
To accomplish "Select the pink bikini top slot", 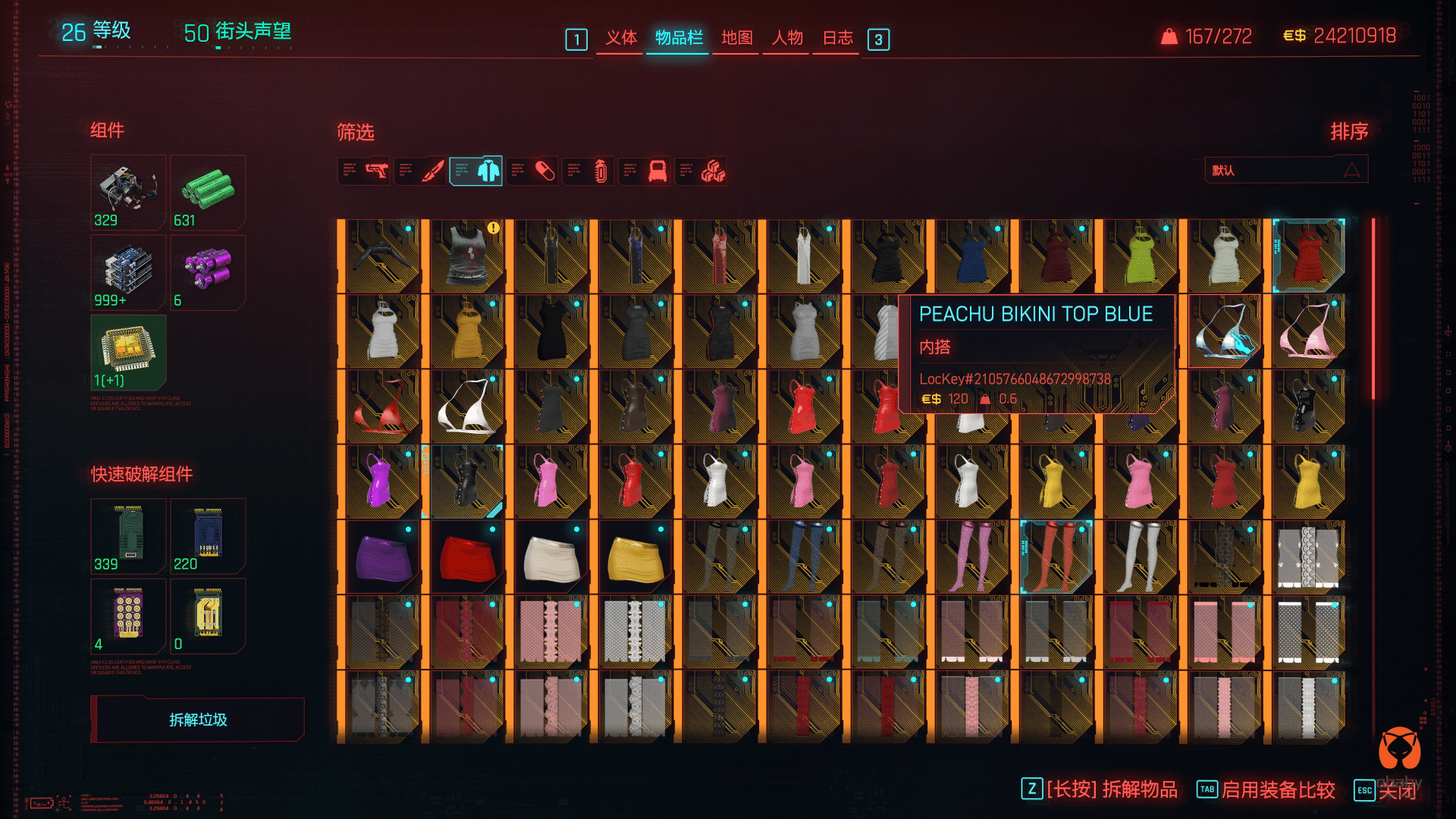I will [x=1308, y=332].
